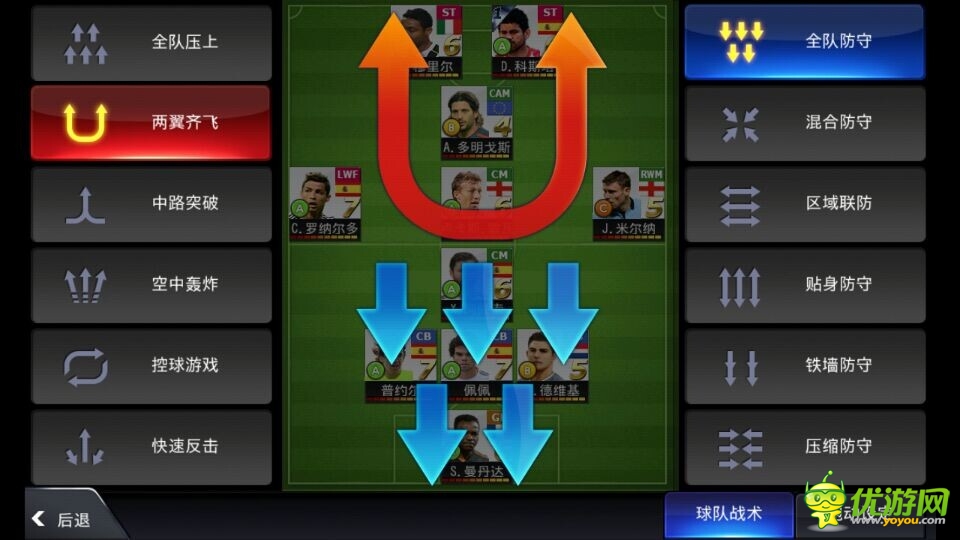The image size is (960, 540).
Task: Choose the 贴身防守 man-marking tactic
Action: pyautogui.click(x=804, y=284)
